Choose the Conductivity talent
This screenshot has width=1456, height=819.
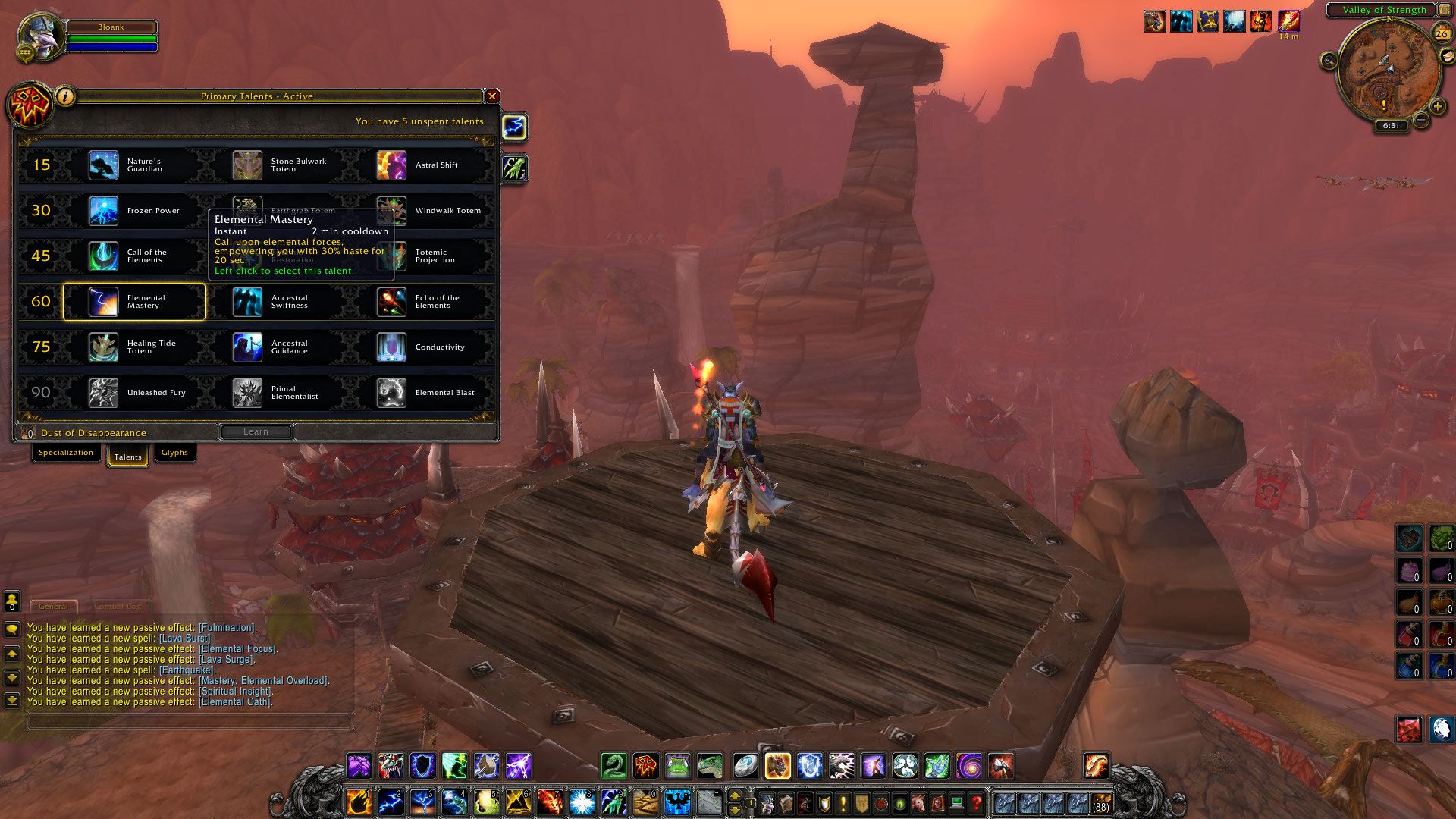pyautogui.click(x=422, y=347)
